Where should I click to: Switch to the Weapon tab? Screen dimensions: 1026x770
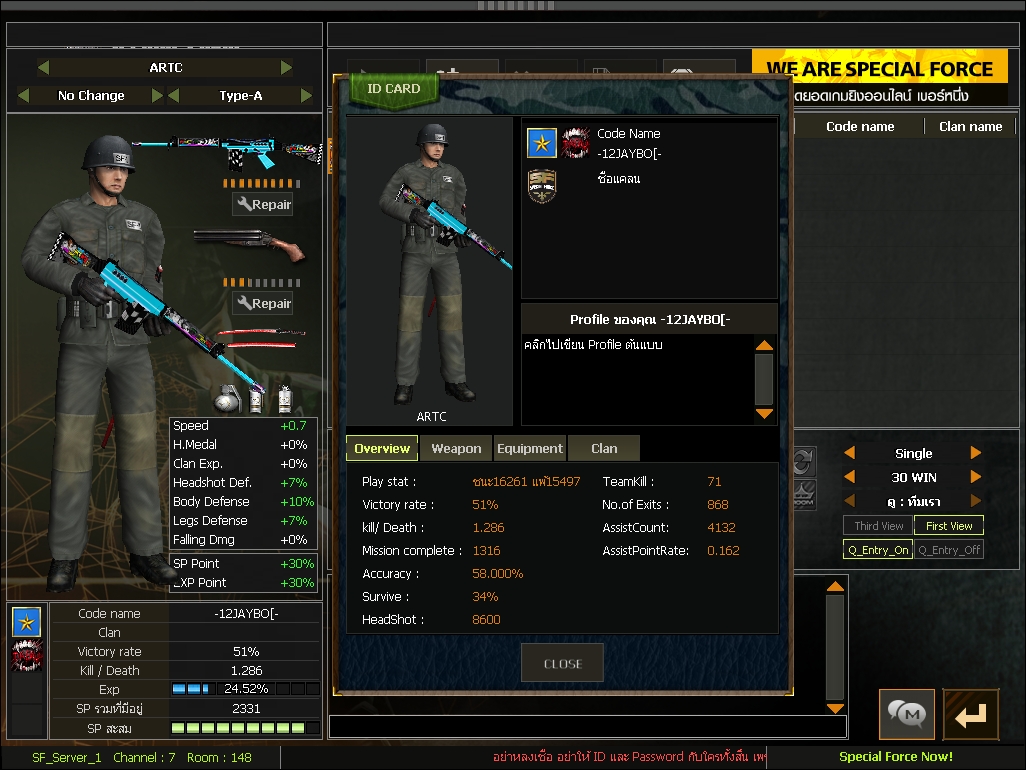(456, 449)
